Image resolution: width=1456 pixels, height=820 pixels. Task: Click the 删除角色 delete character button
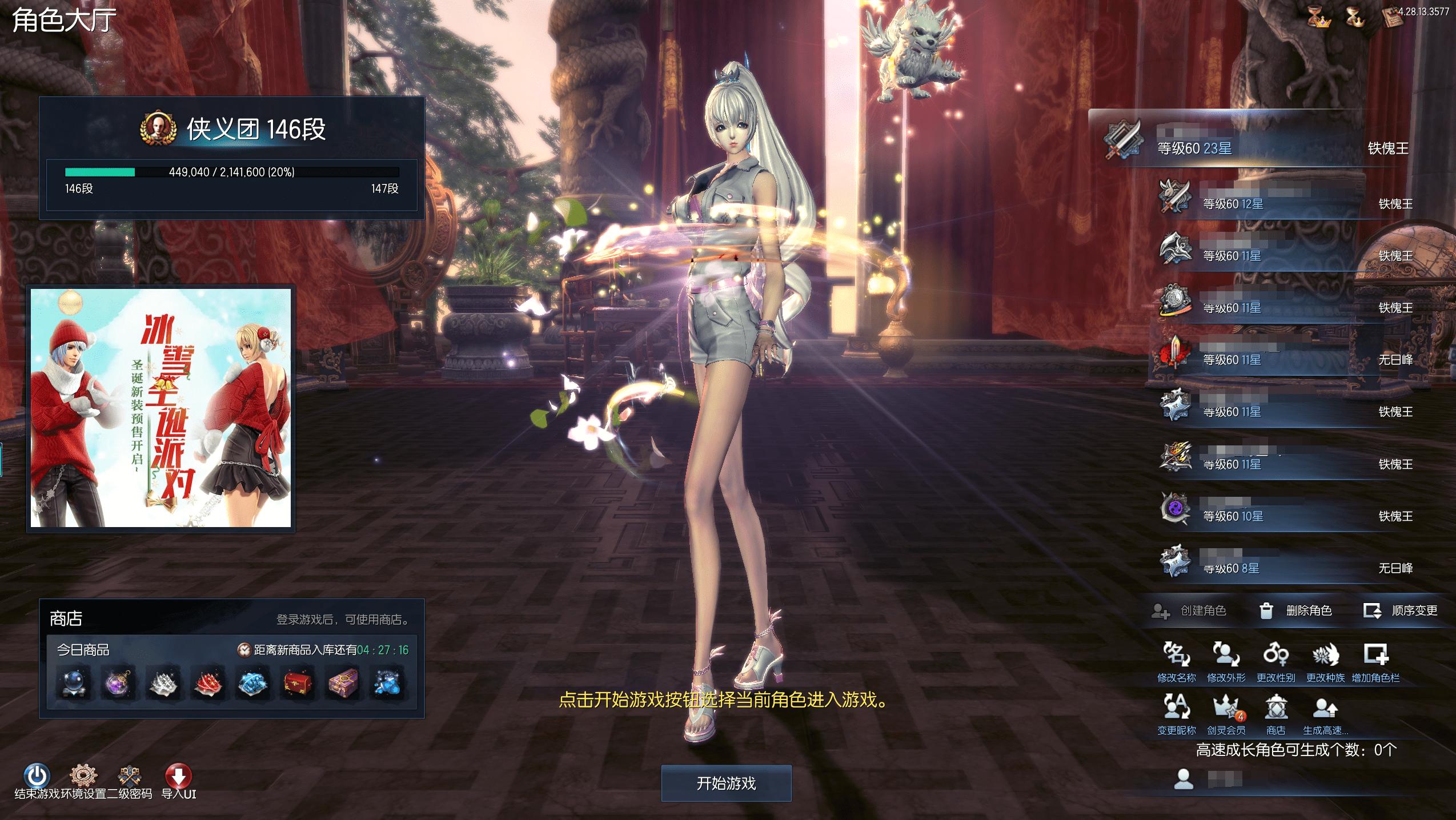[1295, 611]
